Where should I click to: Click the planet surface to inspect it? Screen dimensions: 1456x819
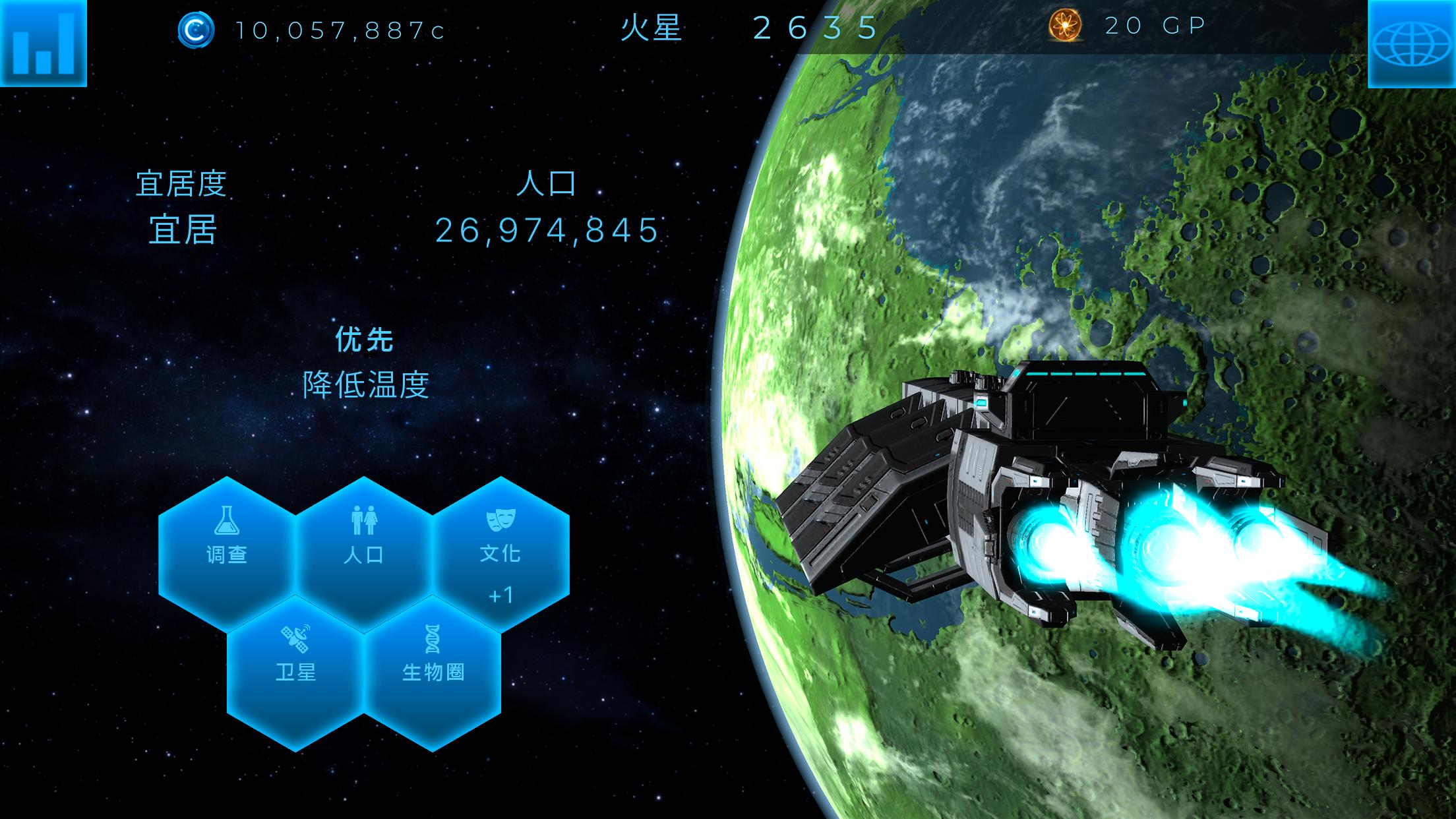point(1187,198)
